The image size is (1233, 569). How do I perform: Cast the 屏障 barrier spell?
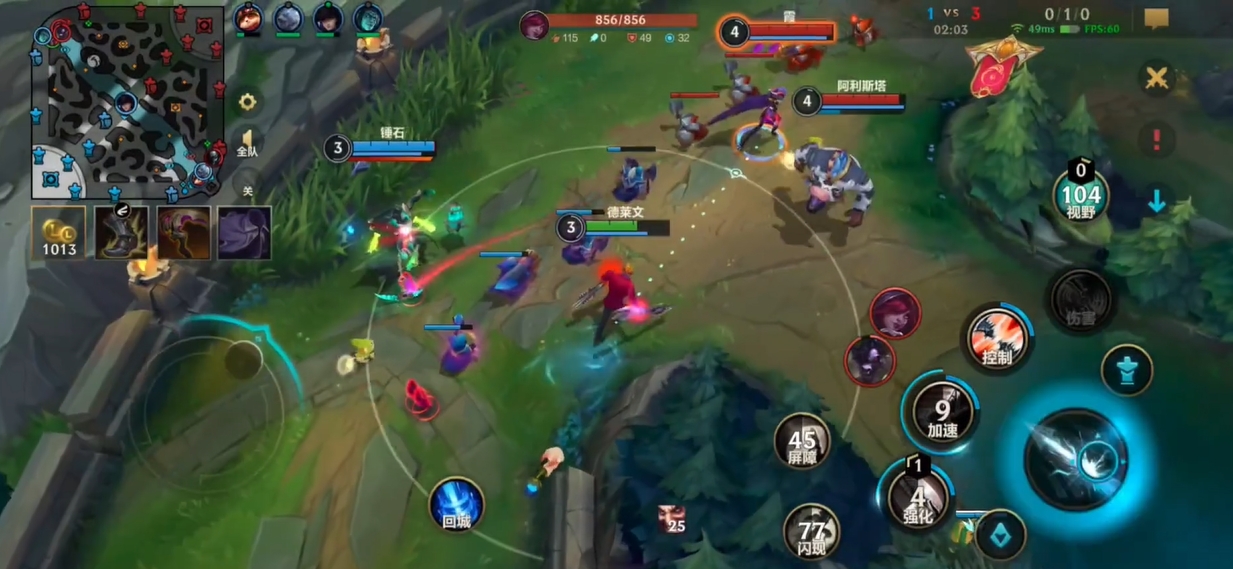802,441
